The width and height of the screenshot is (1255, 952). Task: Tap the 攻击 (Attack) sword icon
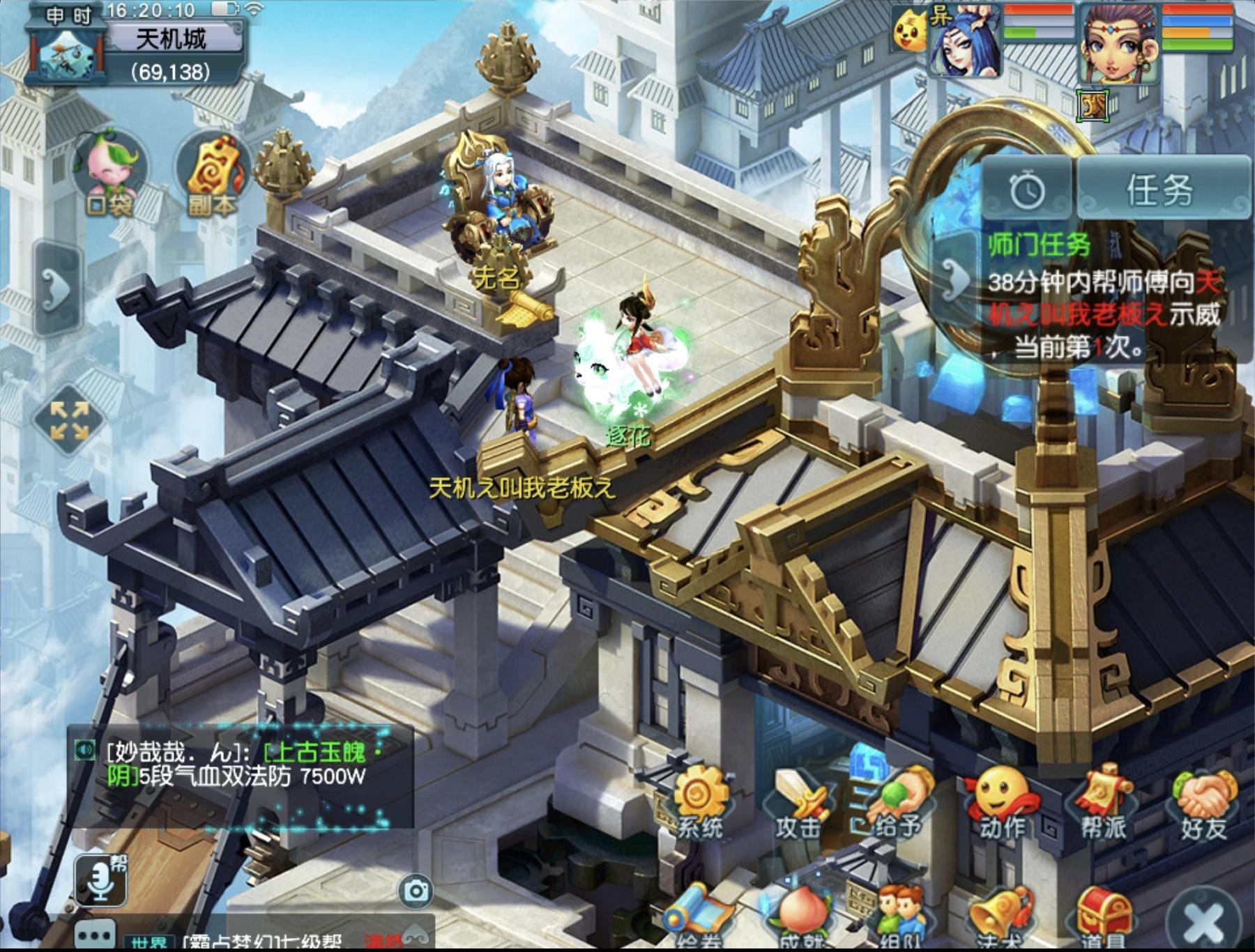(799, 801)
